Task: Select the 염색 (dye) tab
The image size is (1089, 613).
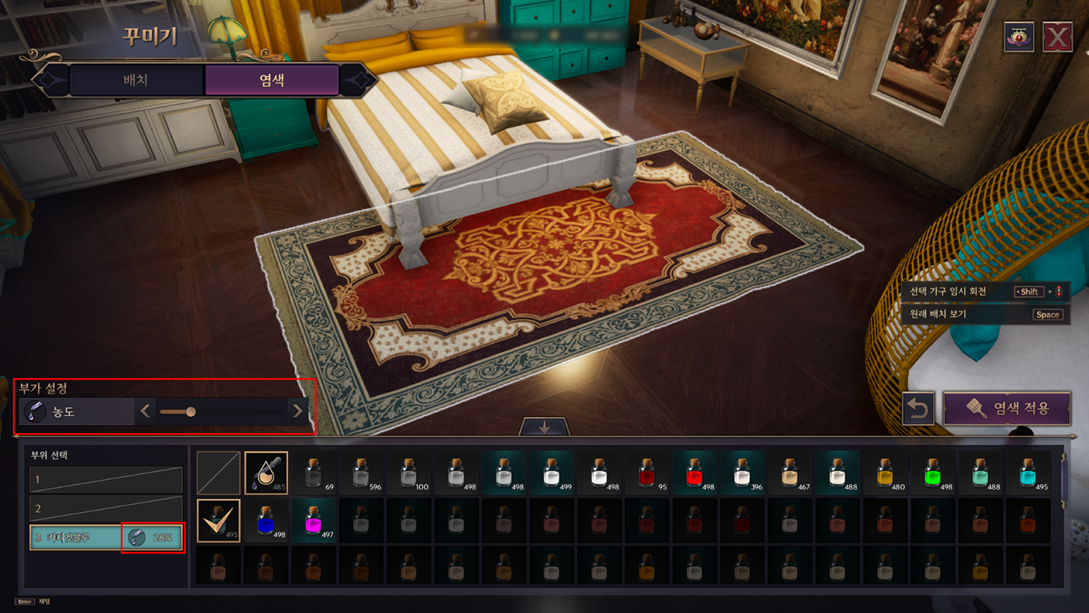Action: [x=271, y=80]
